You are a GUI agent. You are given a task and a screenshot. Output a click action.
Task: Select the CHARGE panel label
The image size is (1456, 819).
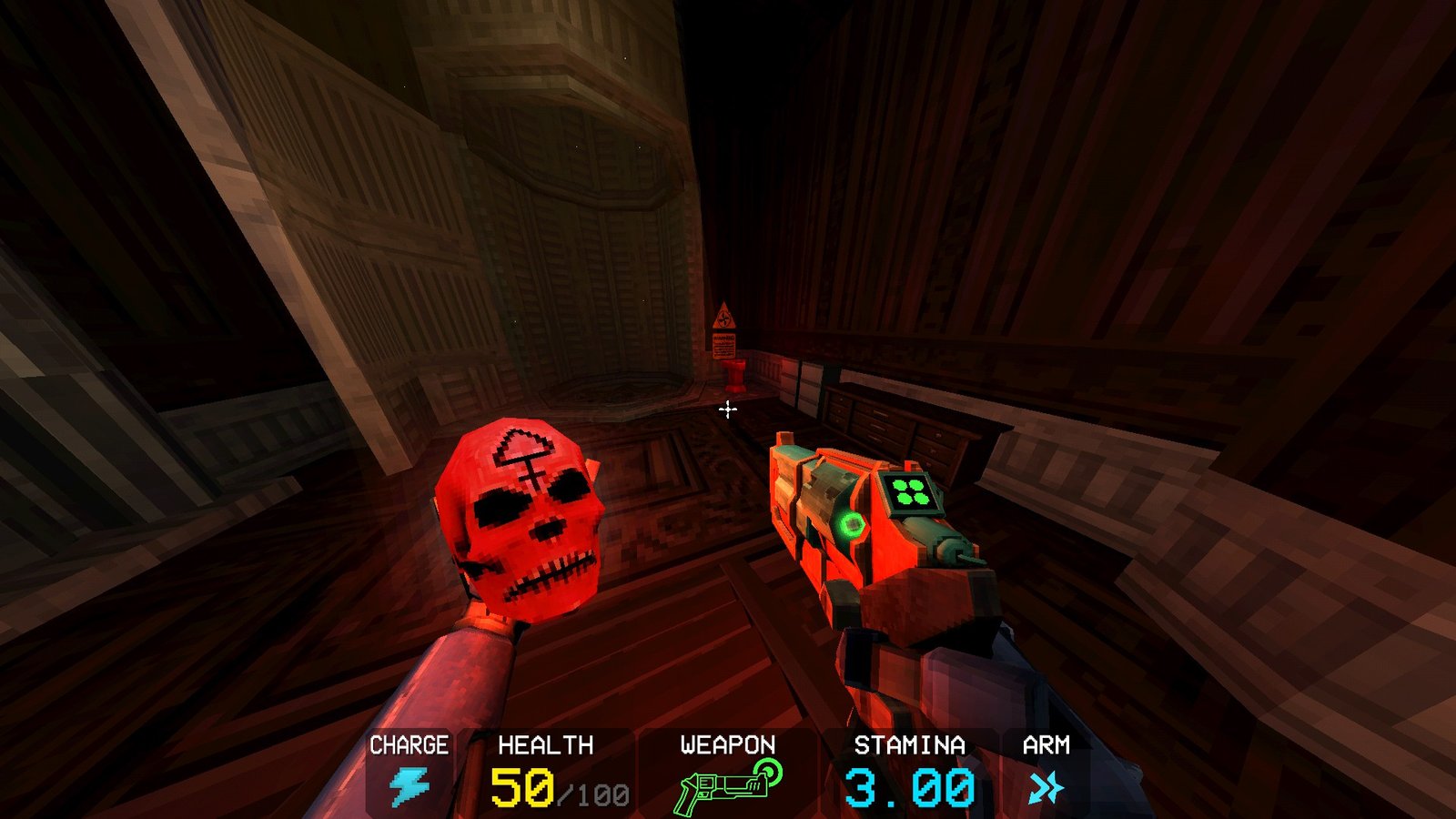408,743
